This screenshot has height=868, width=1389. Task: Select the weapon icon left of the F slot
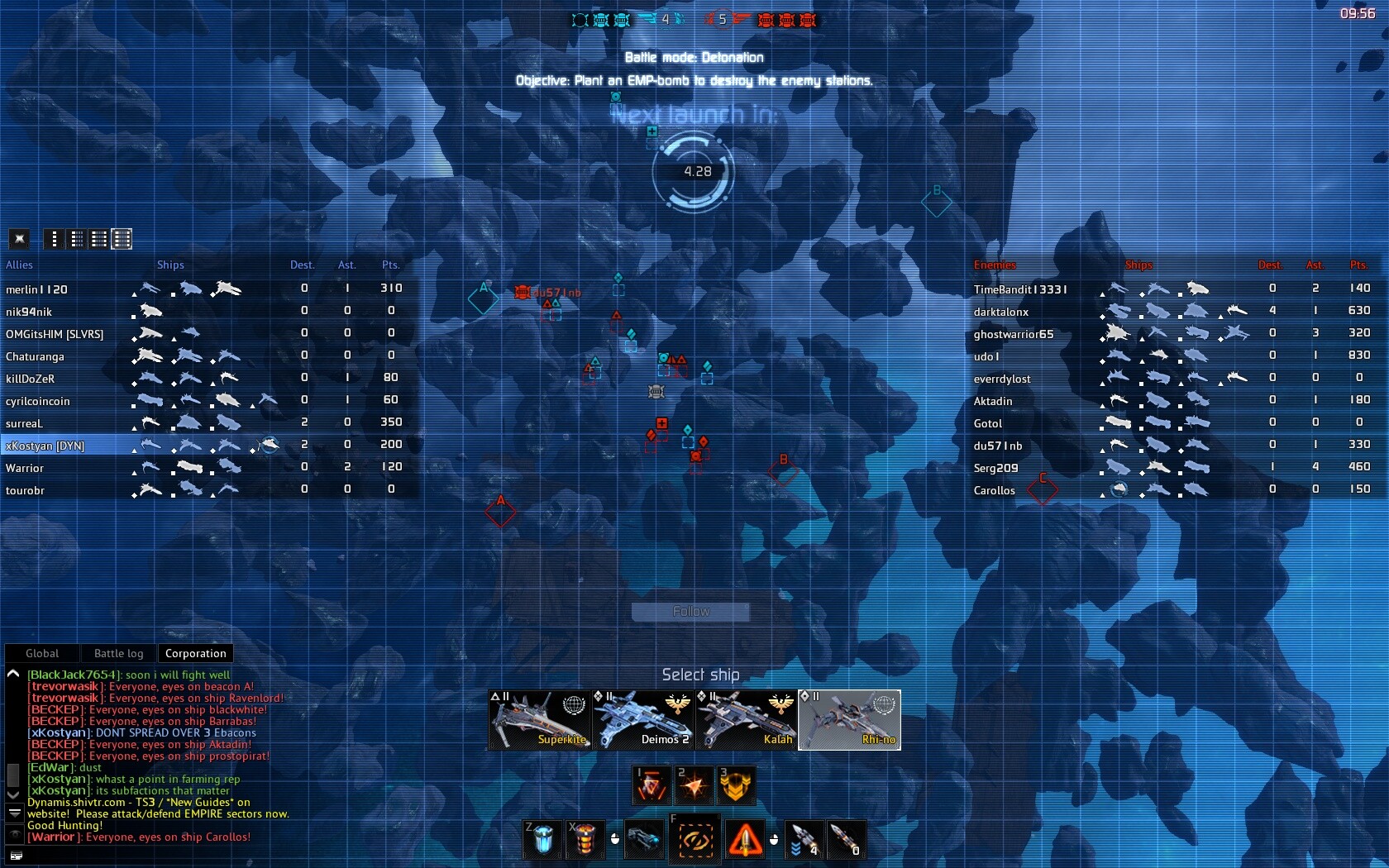coord(645,840)
